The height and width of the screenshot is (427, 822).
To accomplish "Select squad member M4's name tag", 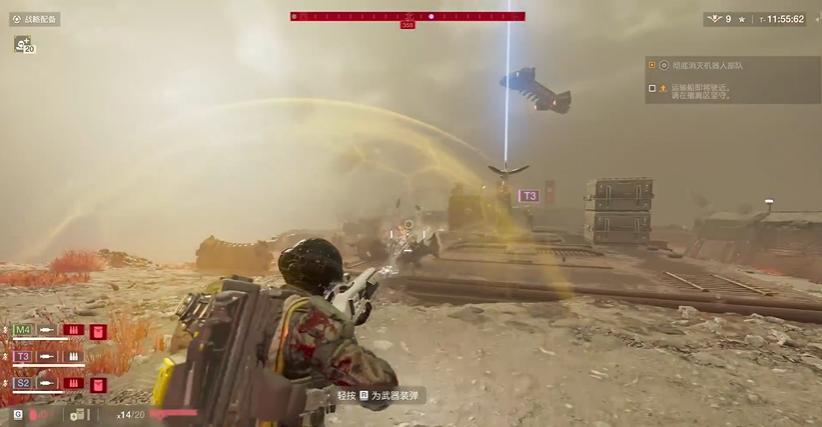I will 23,330.
